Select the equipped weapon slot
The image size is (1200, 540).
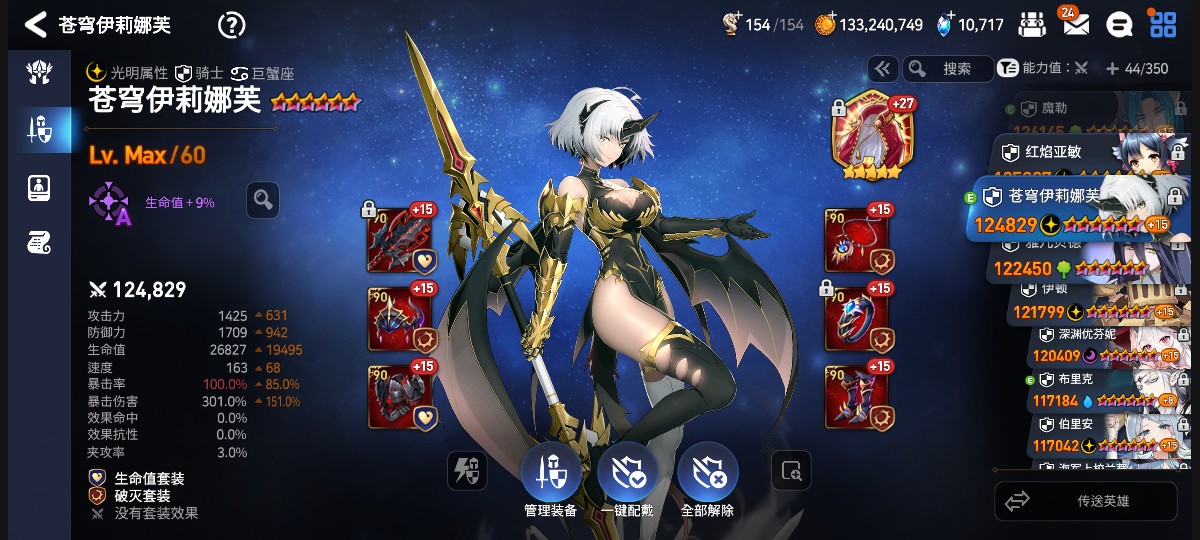point(401,240)
